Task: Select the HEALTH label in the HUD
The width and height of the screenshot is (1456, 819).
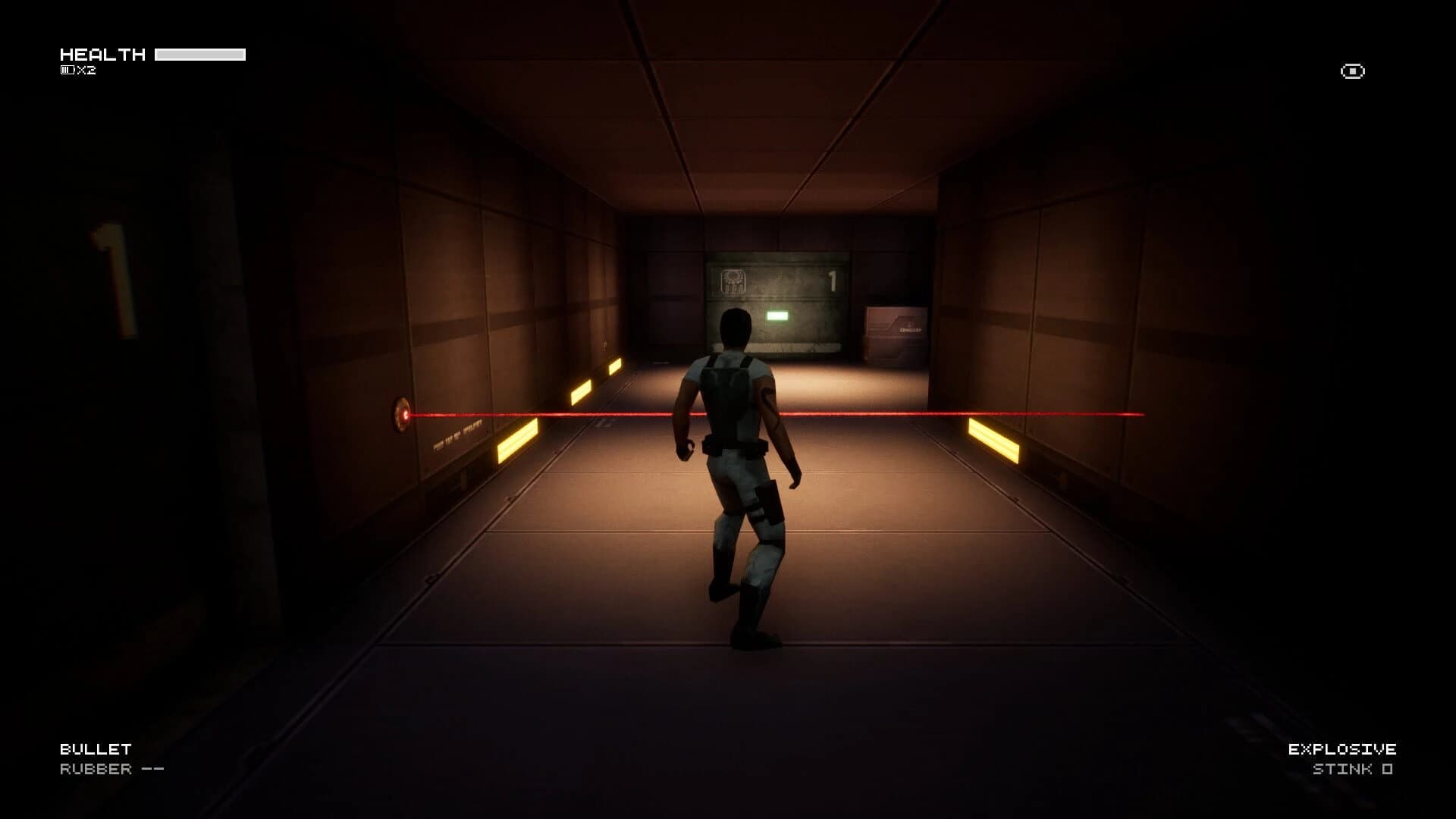Action: coord(104,55)
